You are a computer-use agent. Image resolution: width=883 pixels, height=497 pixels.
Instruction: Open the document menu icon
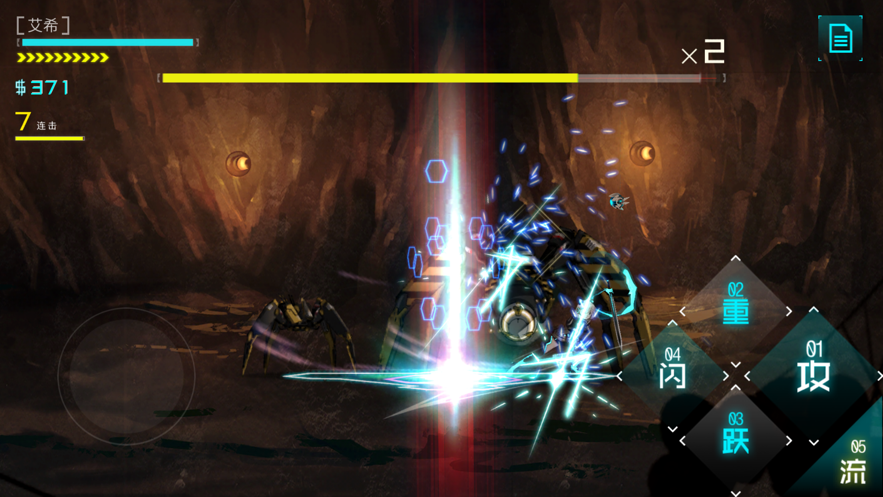click(840, 39)
